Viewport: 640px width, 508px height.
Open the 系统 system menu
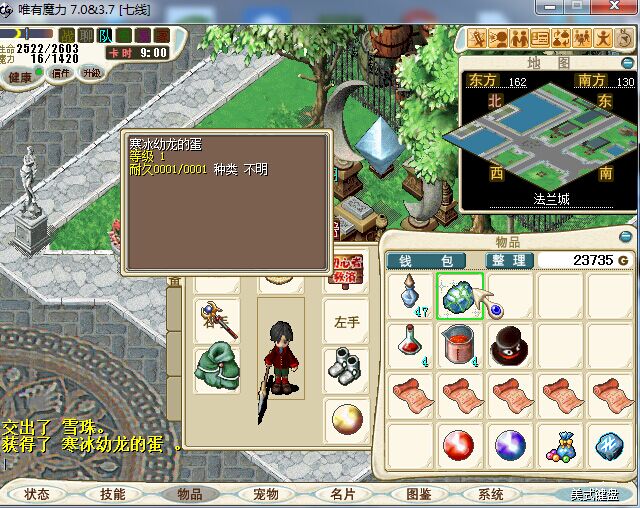point(490,494)
